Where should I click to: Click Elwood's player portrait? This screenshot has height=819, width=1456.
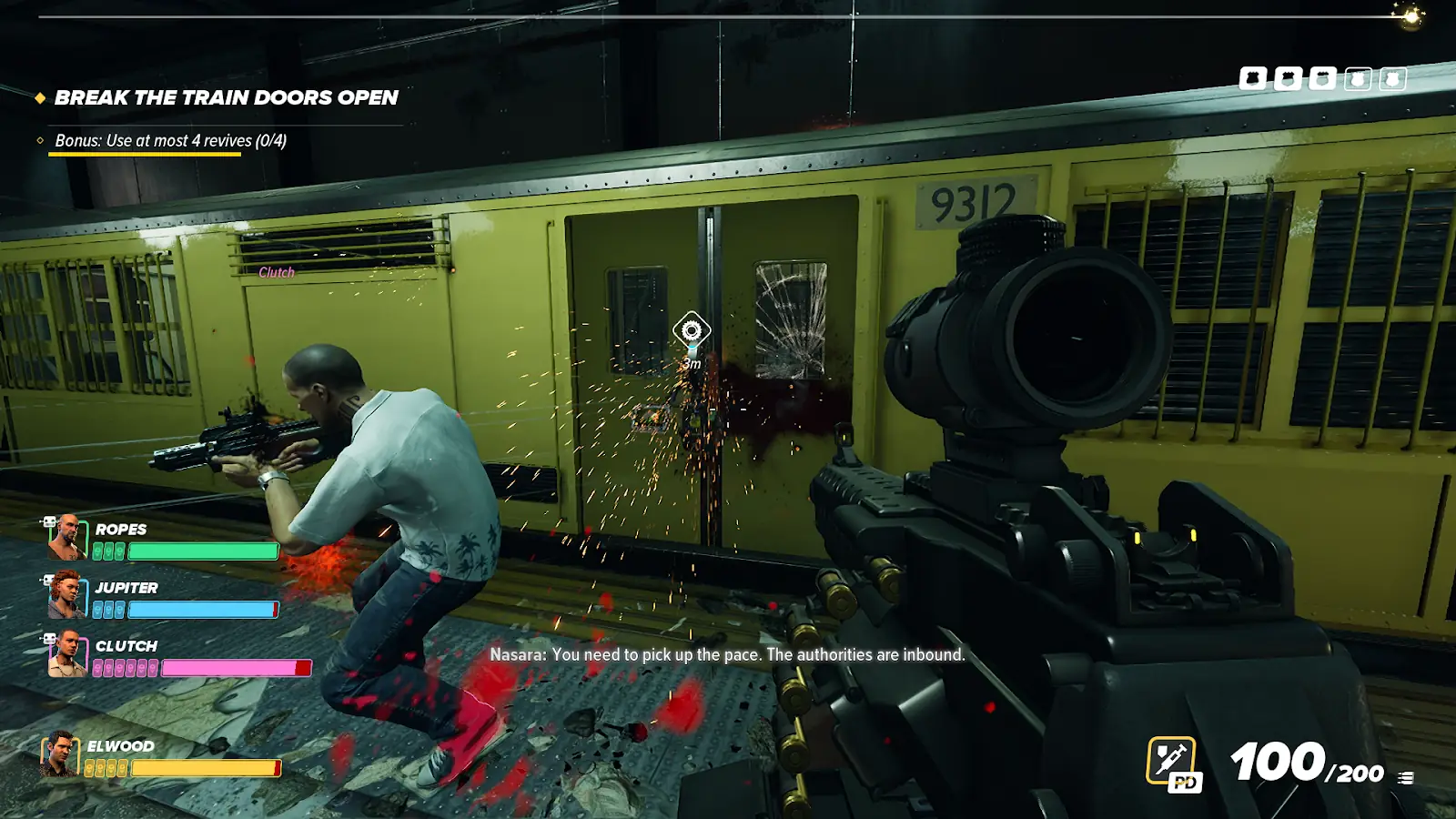click(59, 754)
